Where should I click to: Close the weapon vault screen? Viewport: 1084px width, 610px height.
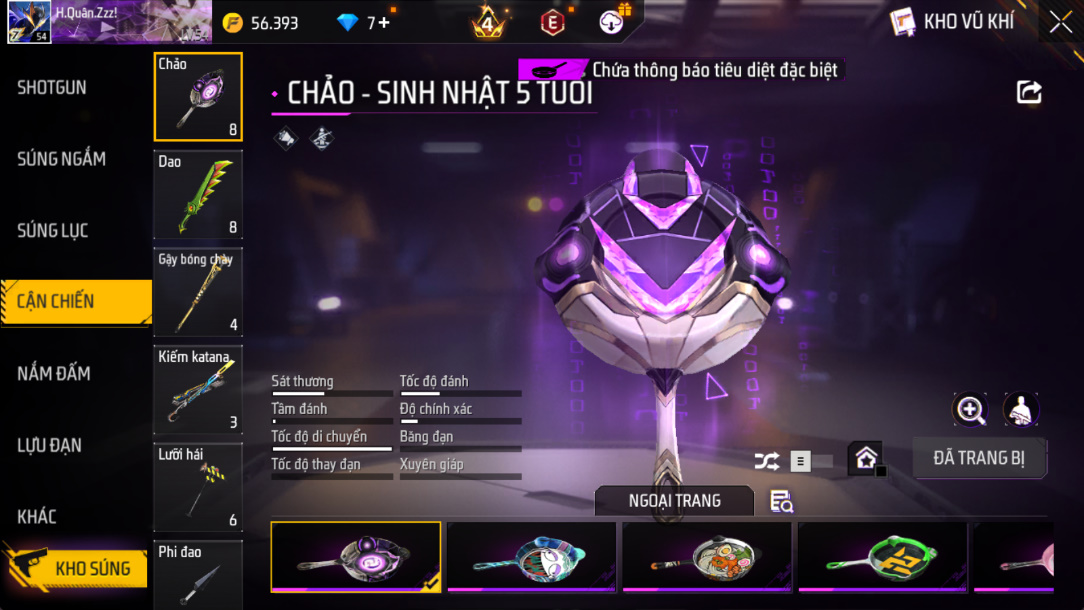tap(1060, 21)
